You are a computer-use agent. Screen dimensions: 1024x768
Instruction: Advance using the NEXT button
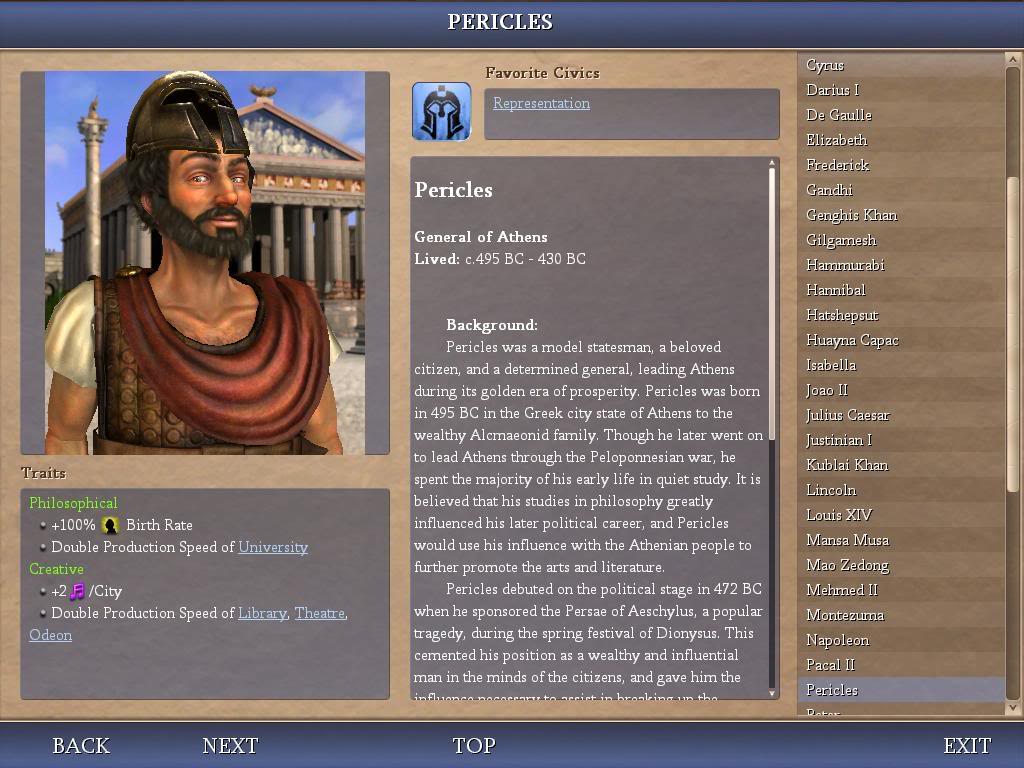pyautogui.click(x=230, y=746)
